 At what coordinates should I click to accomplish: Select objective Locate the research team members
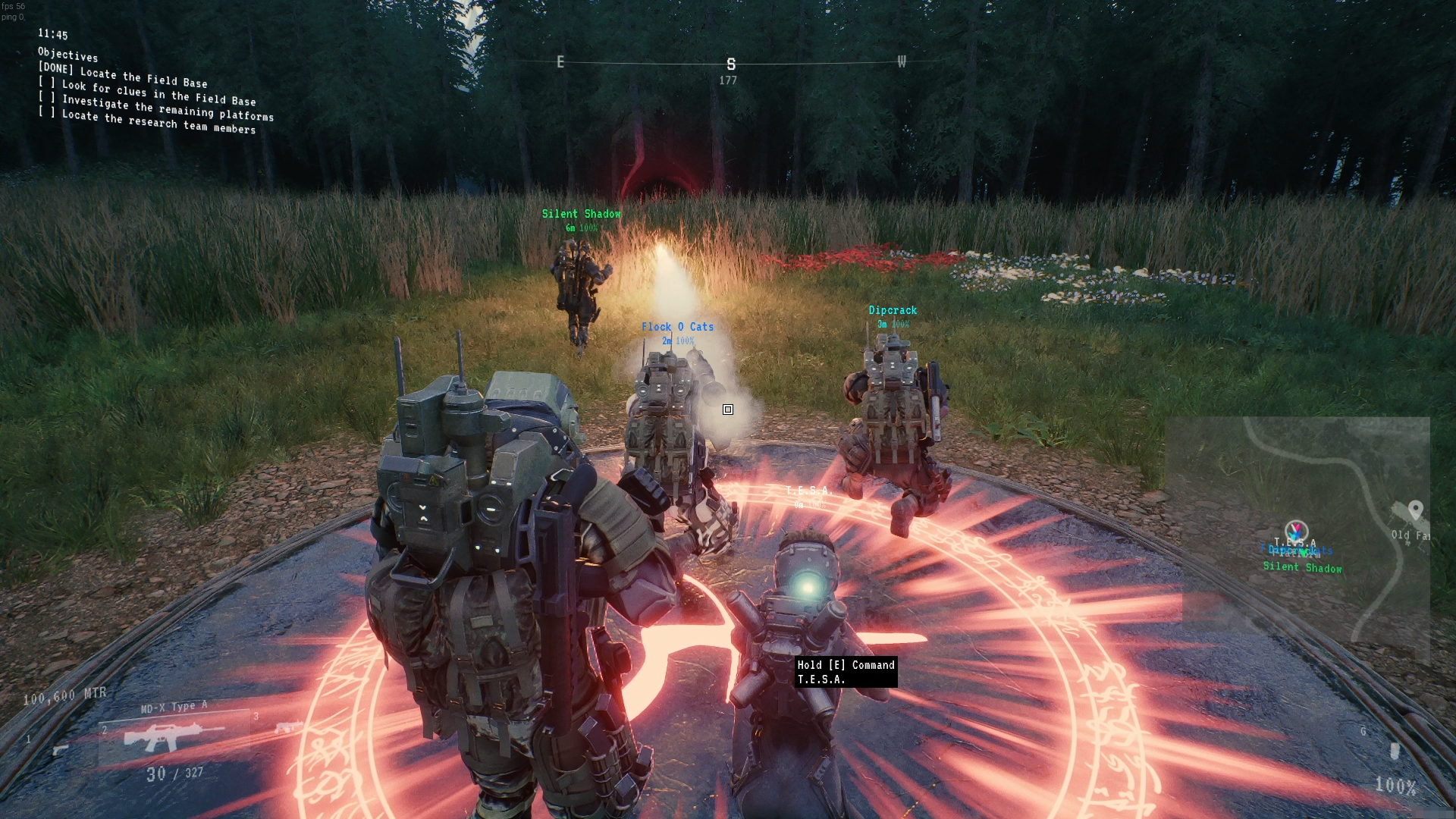(x=158, y=122)
